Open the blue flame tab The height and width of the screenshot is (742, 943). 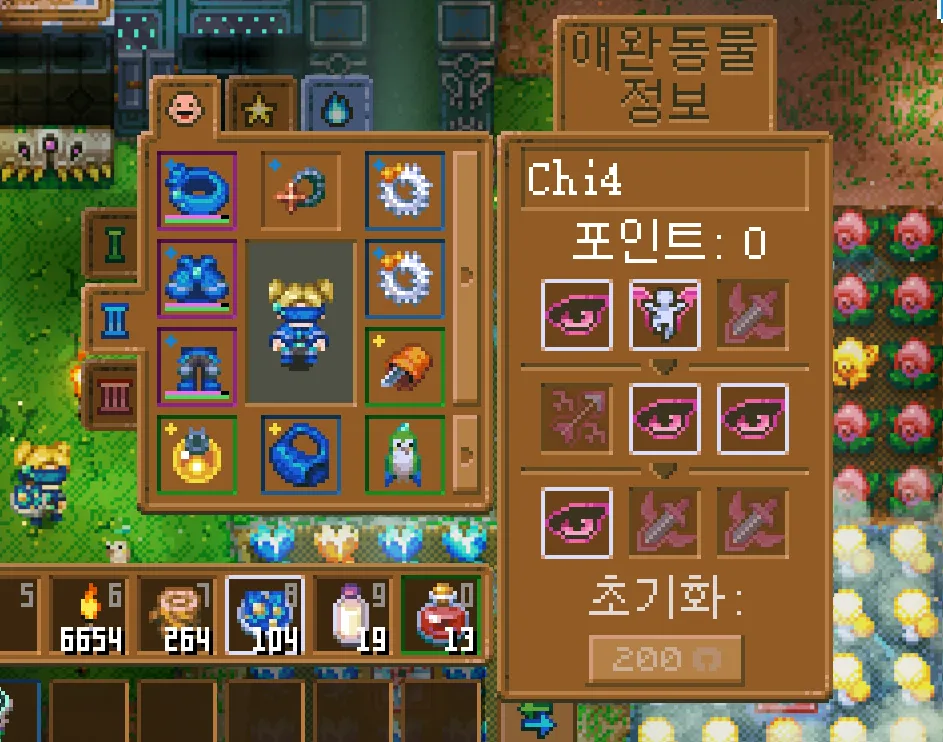pyautogui.click(x=337, y=109)
